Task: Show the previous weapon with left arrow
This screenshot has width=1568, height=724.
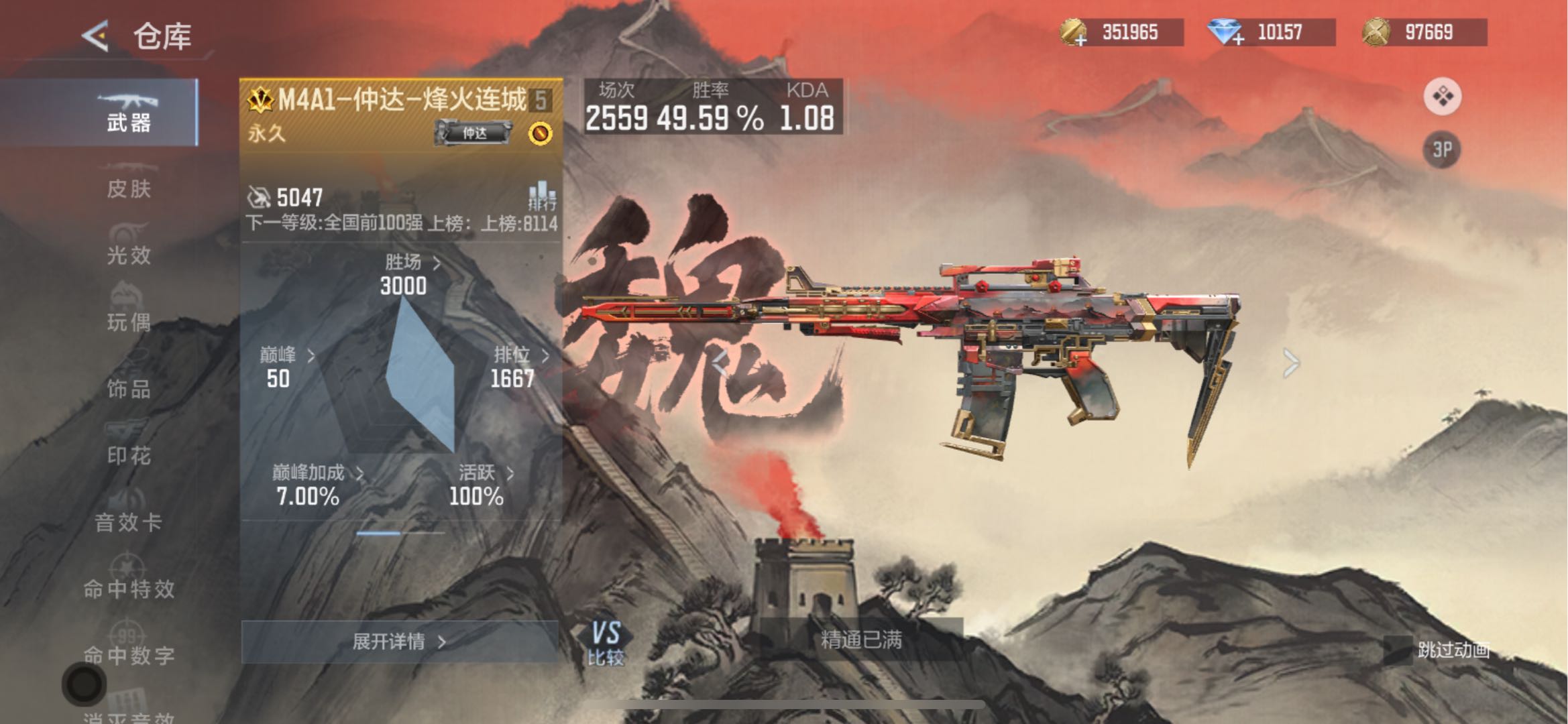Action: [720, 363]
